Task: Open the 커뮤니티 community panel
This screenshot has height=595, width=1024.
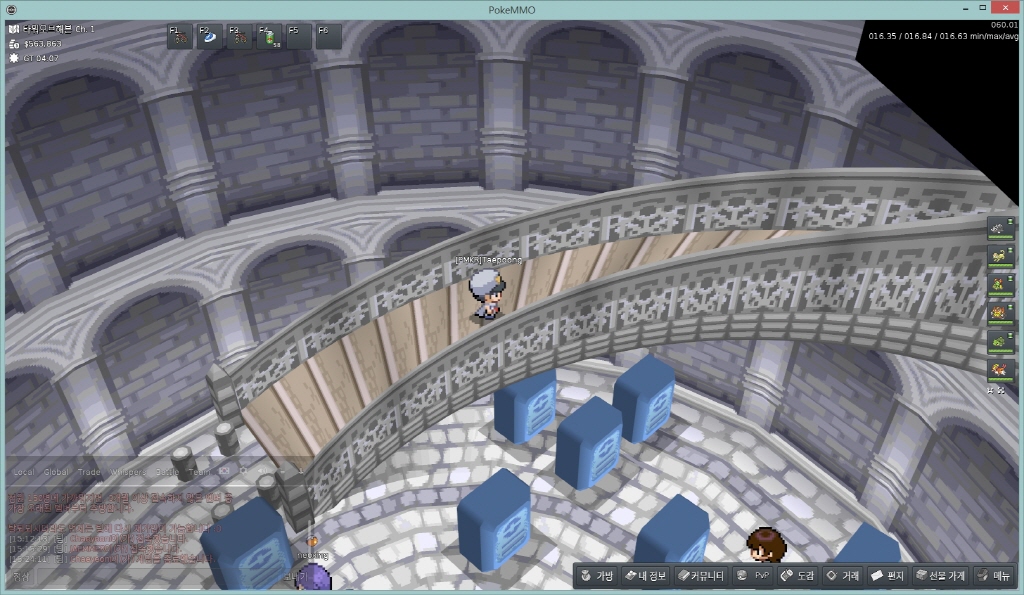Action: point(700,576)
